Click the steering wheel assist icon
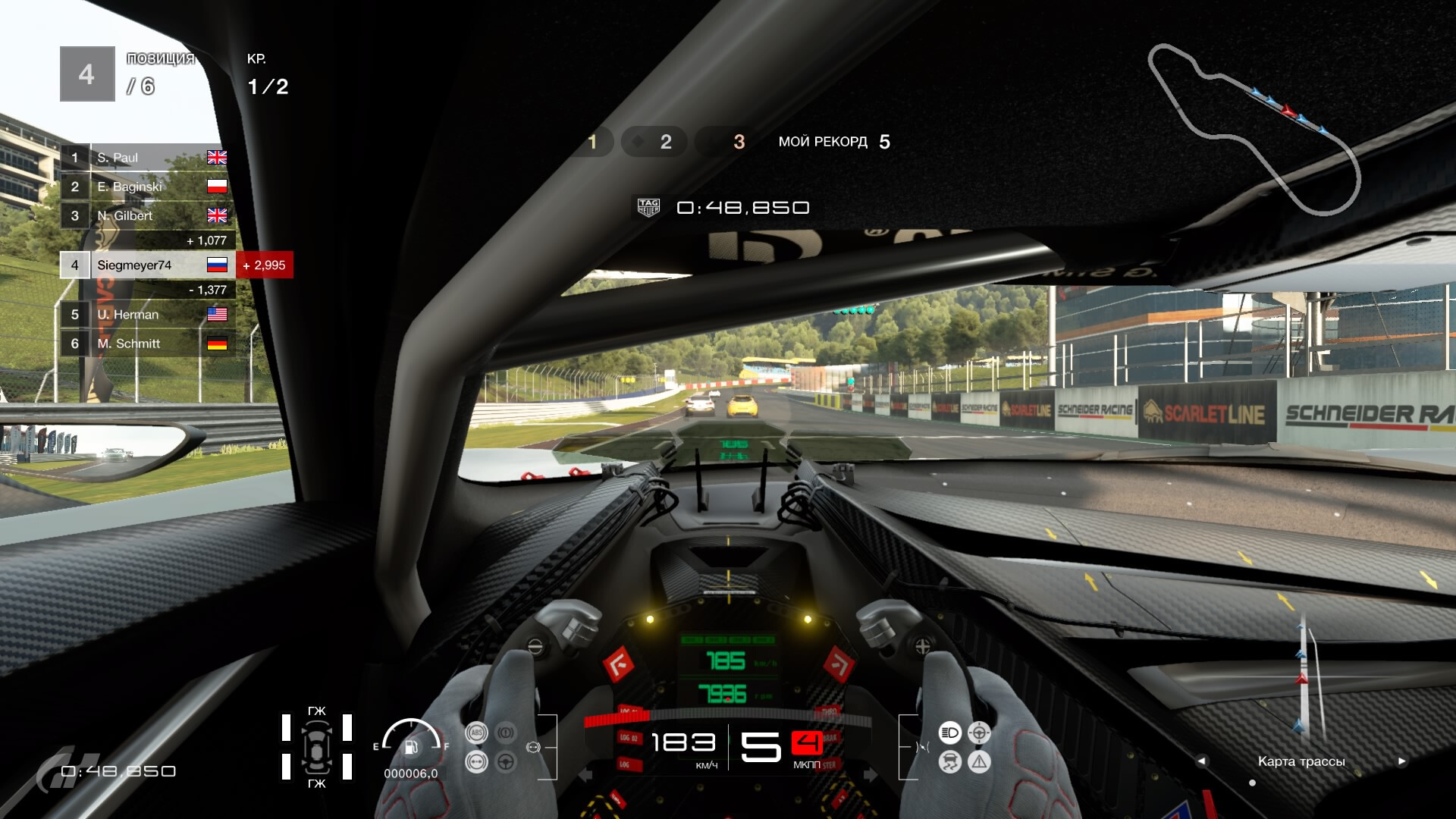 (506, 761)
